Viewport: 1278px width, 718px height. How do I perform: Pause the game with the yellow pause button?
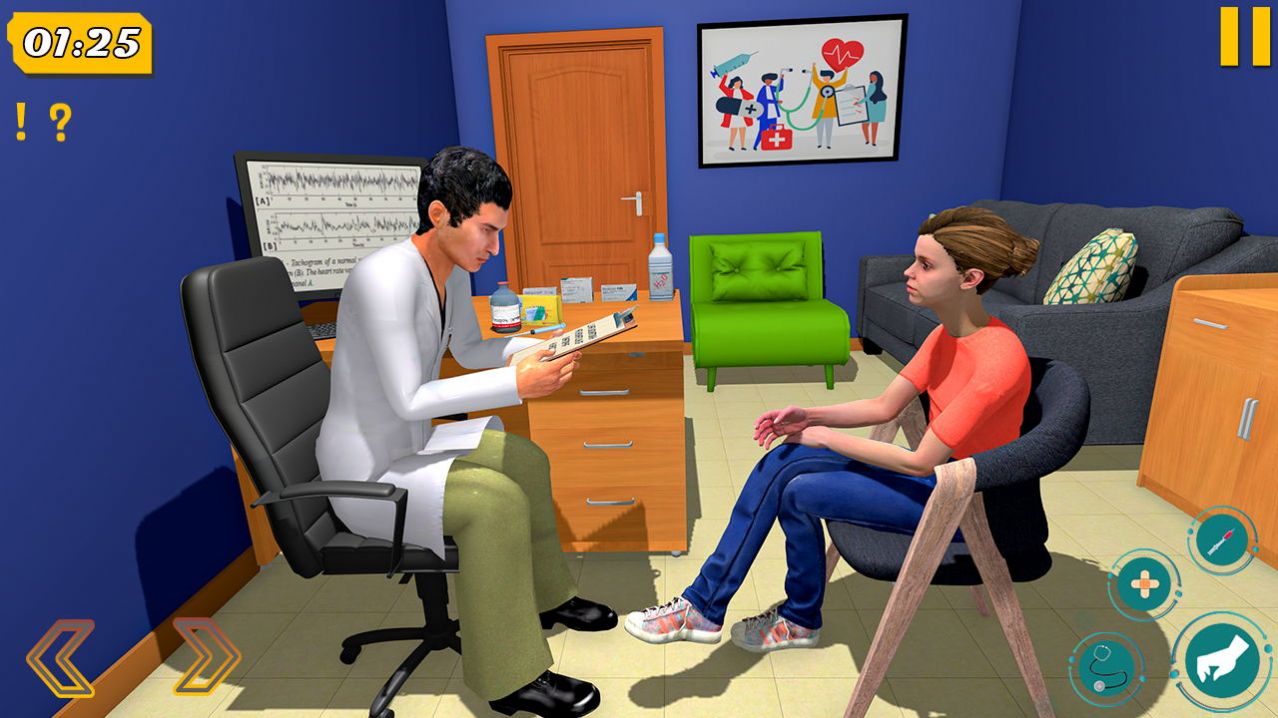(x=1244, y=37)
